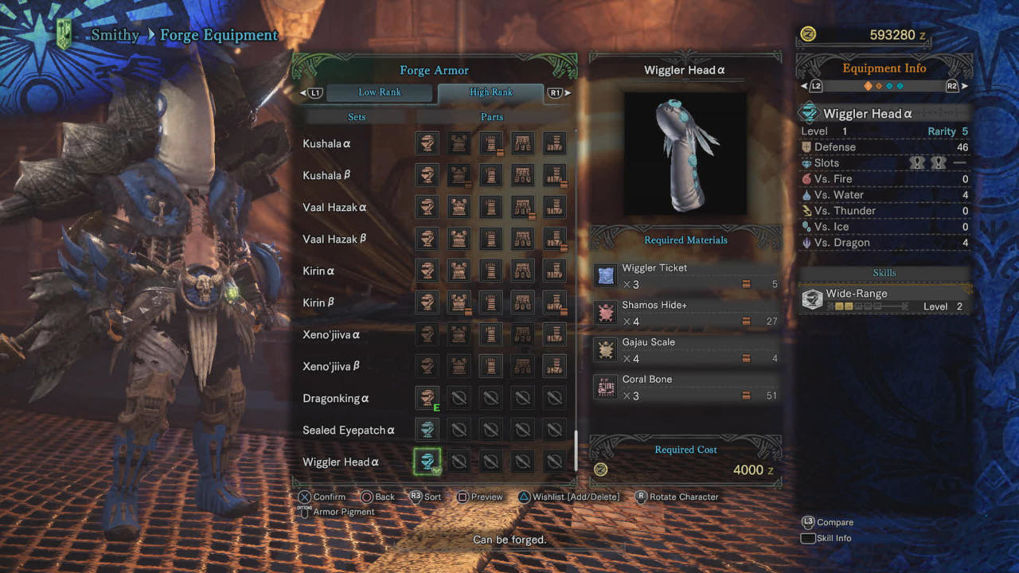Image resolution: width=1019 pixels, height=573 pixels.
Task: Choose the Sealed Eyepatch α head icon
Action: pyautogui.click(x=427, y=430)
